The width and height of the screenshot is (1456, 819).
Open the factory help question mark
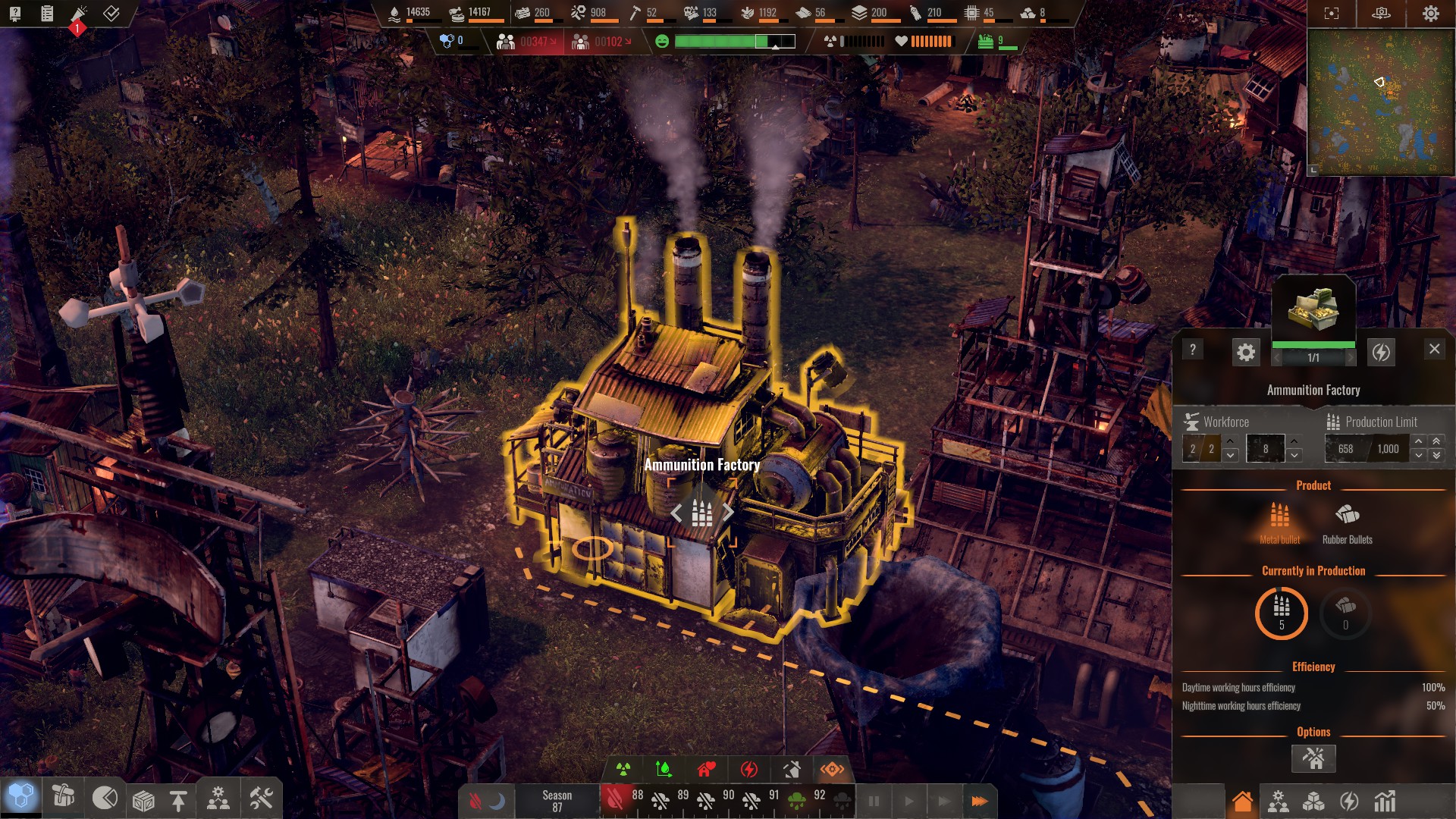[1193, 350]
